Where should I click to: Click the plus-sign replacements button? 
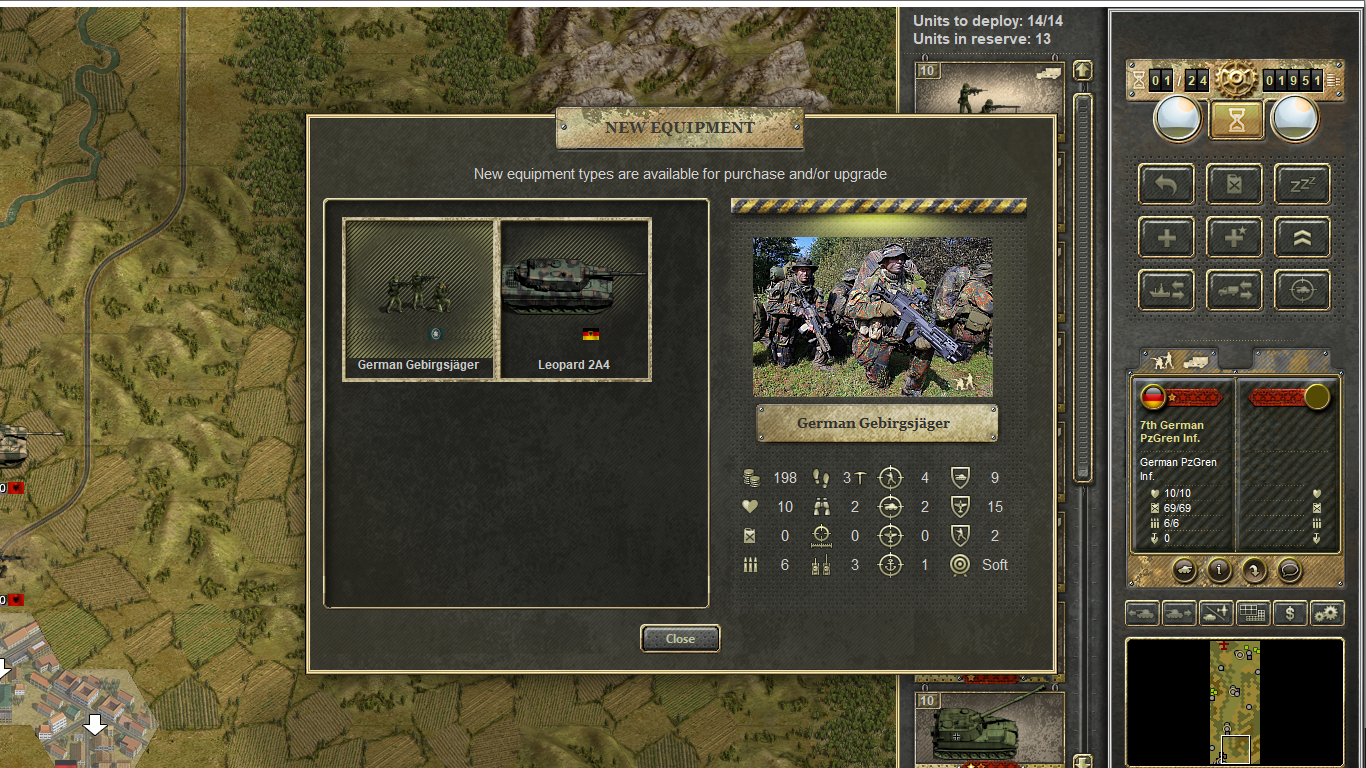(x=1166, y=238)
